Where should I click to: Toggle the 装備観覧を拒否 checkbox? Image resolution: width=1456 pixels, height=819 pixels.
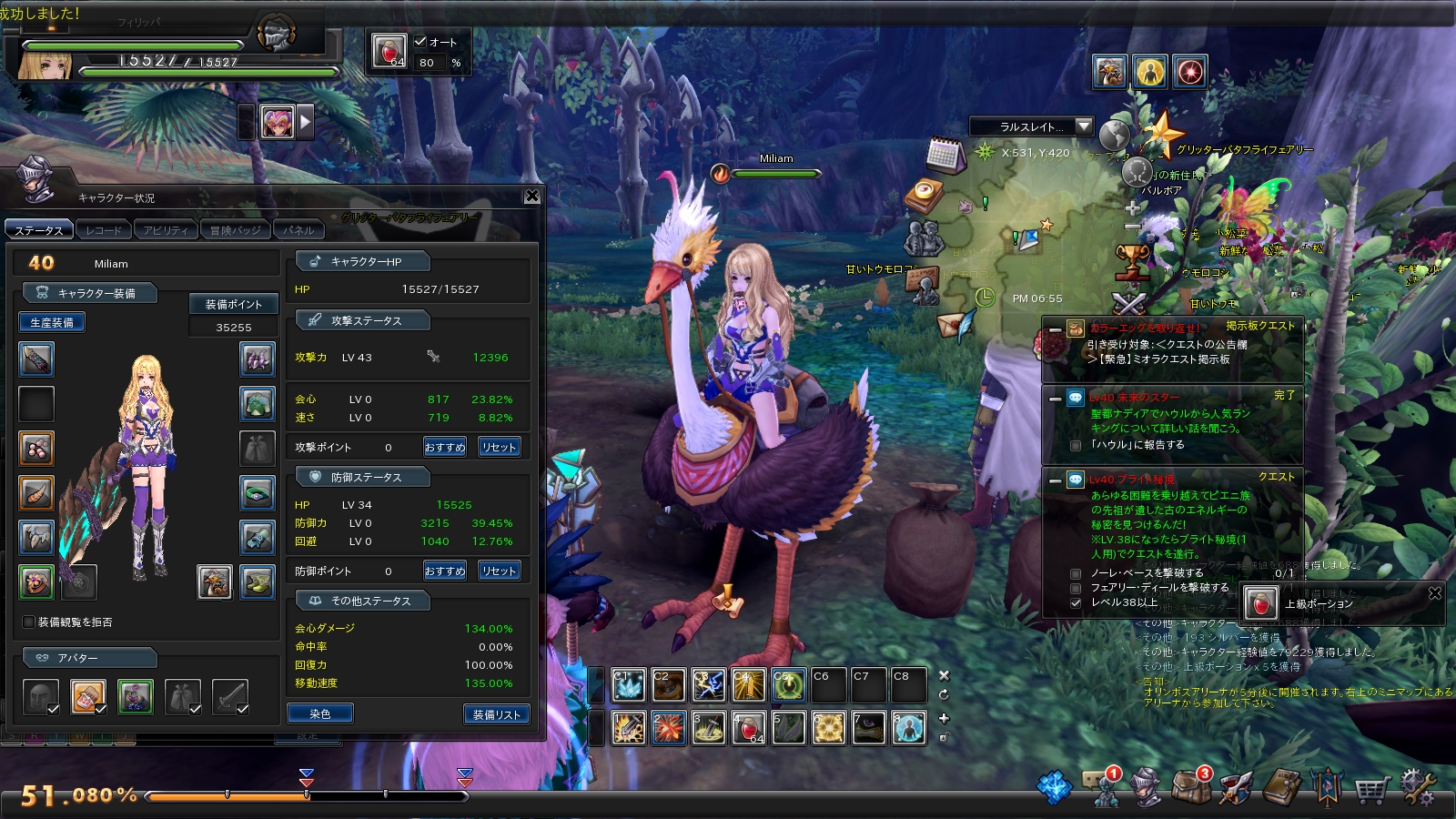click(x=28, y=622)
